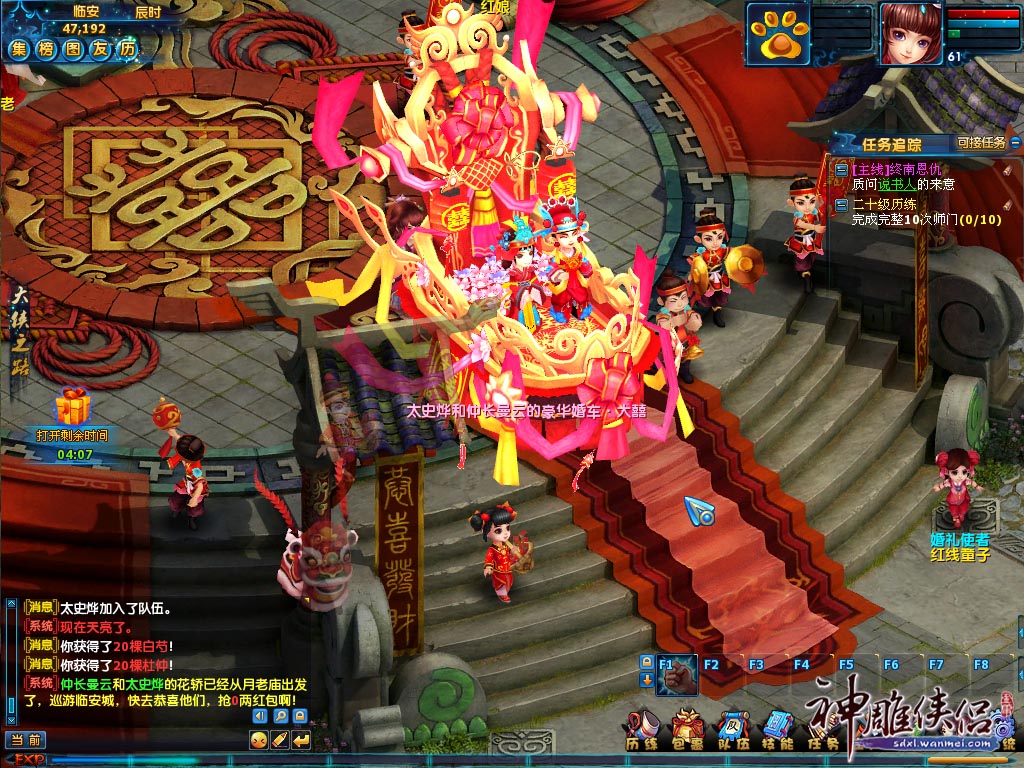Open the friends list 友 button
Screen dimensions: 1024x768
pos(100,48)
